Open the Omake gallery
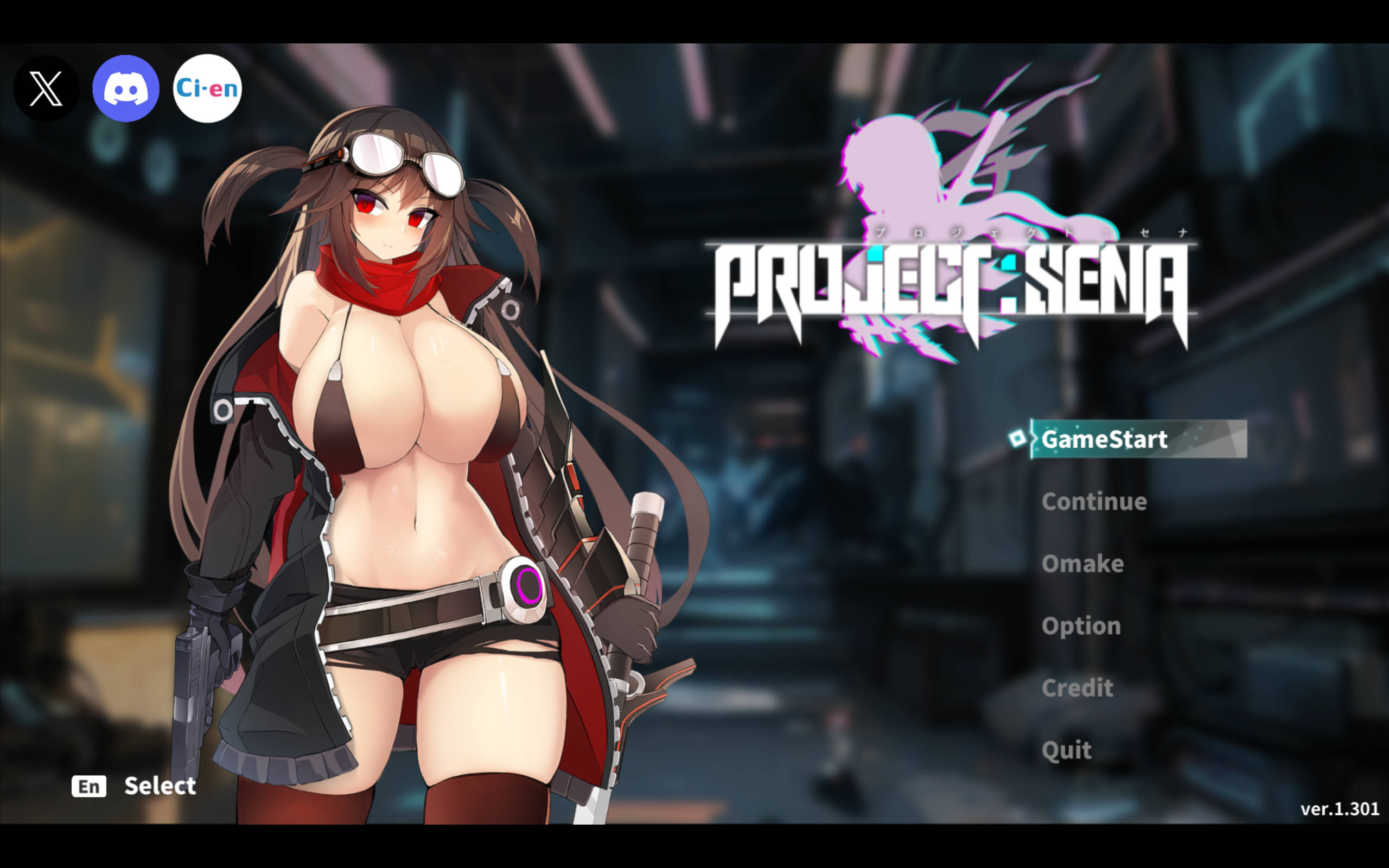The height and width of the screenshot is (868, 1389). pos(1082,564)
